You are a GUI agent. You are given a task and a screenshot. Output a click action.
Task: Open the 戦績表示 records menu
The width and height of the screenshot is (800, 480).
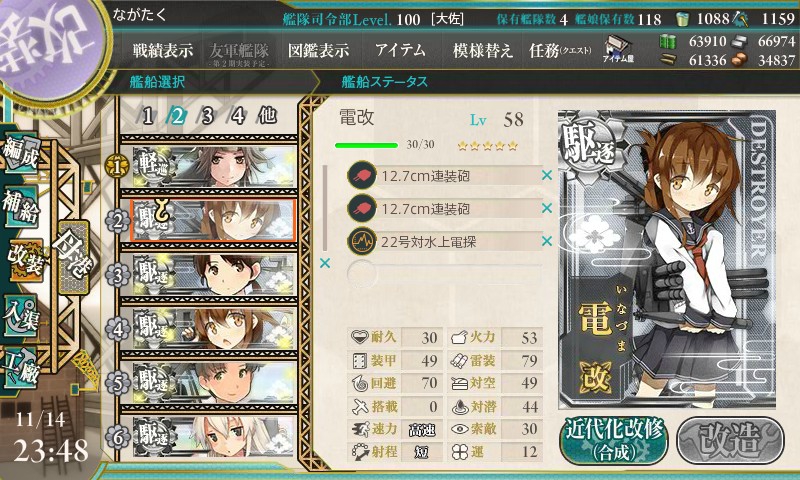pos(164,50)
